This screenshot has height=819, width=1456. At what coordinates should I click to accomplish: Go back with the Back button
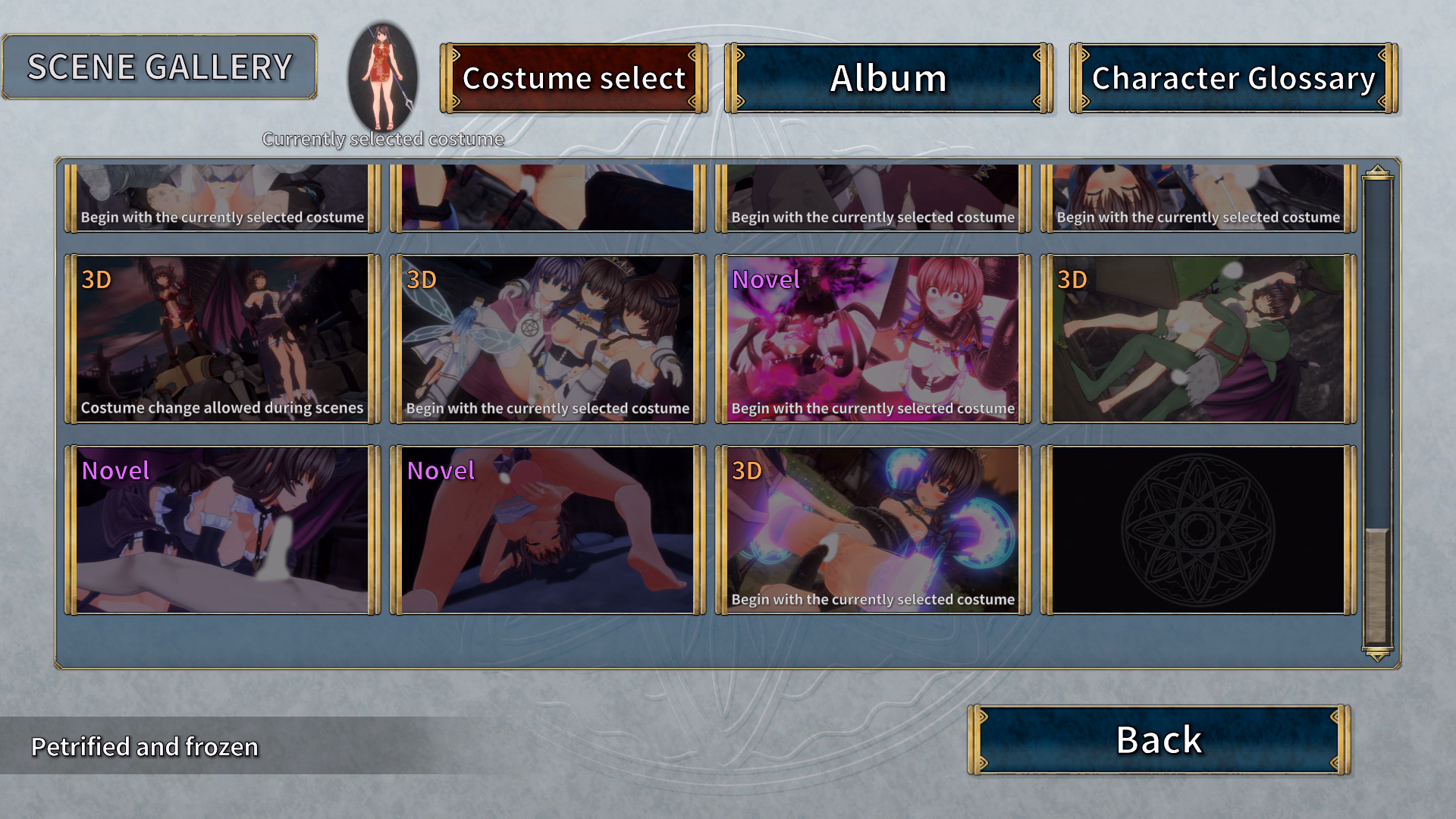tap(1159, 740)
